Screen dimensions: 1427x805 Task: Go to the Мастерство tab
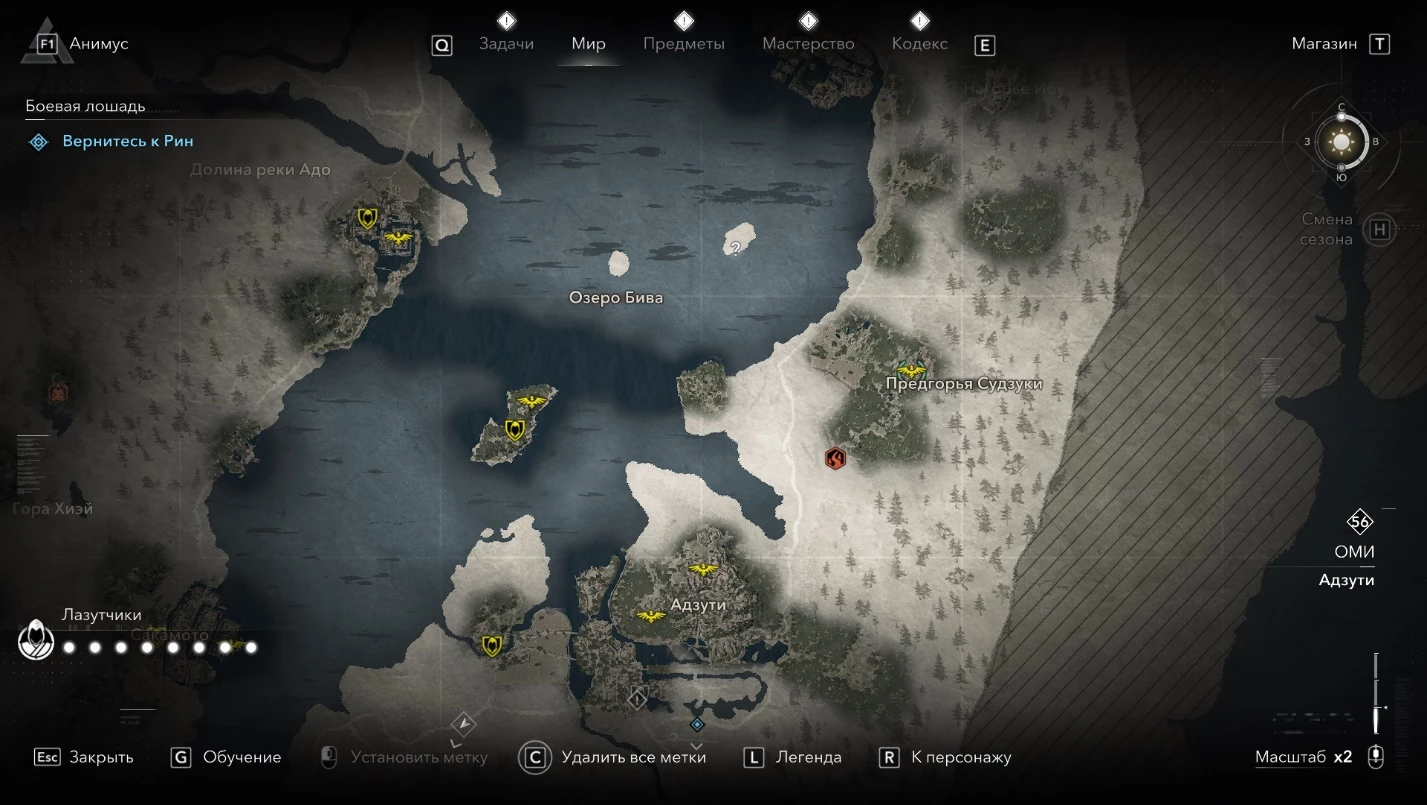click(808, 44)
